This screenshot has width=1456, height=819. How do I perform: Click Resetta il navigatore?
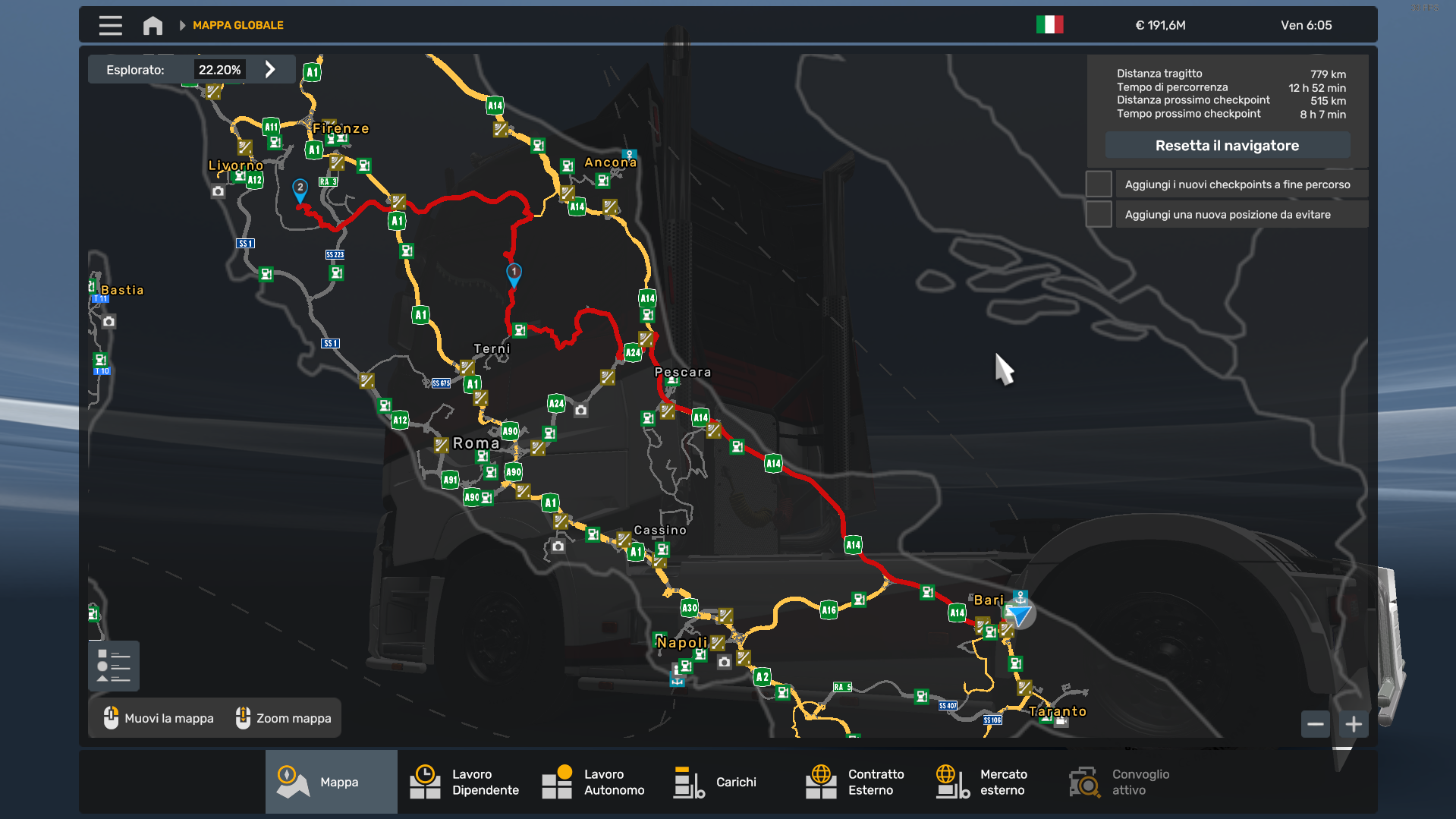1227,145
